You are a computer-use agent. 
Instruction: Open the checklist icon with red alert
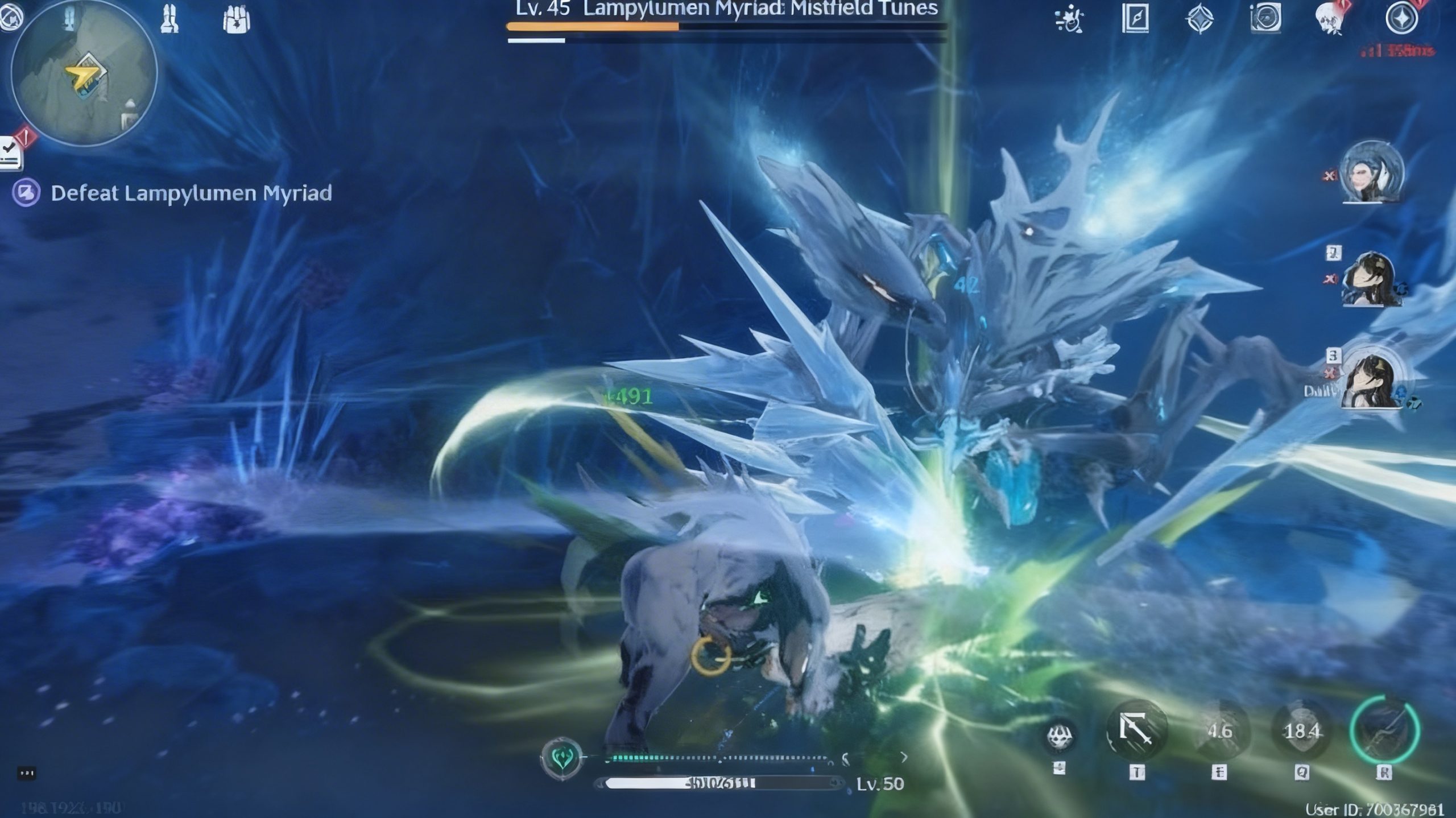(11, 152)
